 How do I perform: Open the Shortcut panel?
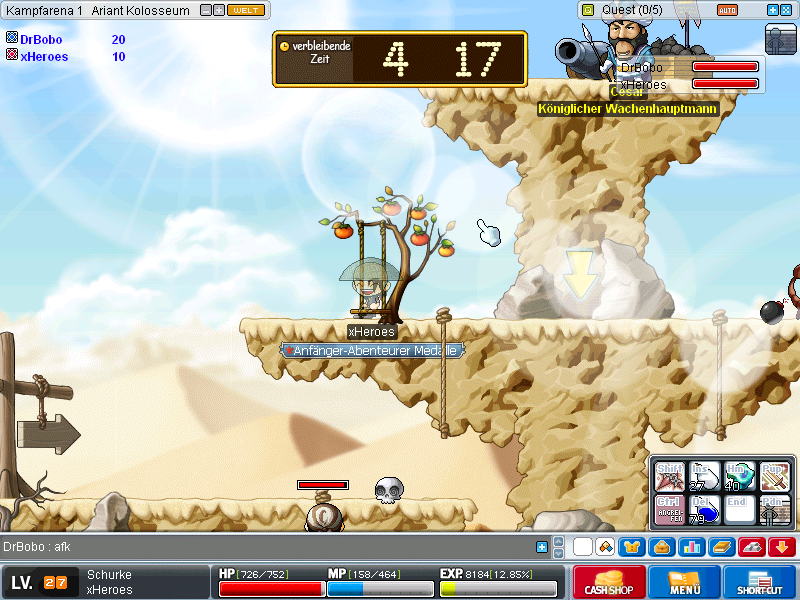pyautogui.click(x=759, y=582)
